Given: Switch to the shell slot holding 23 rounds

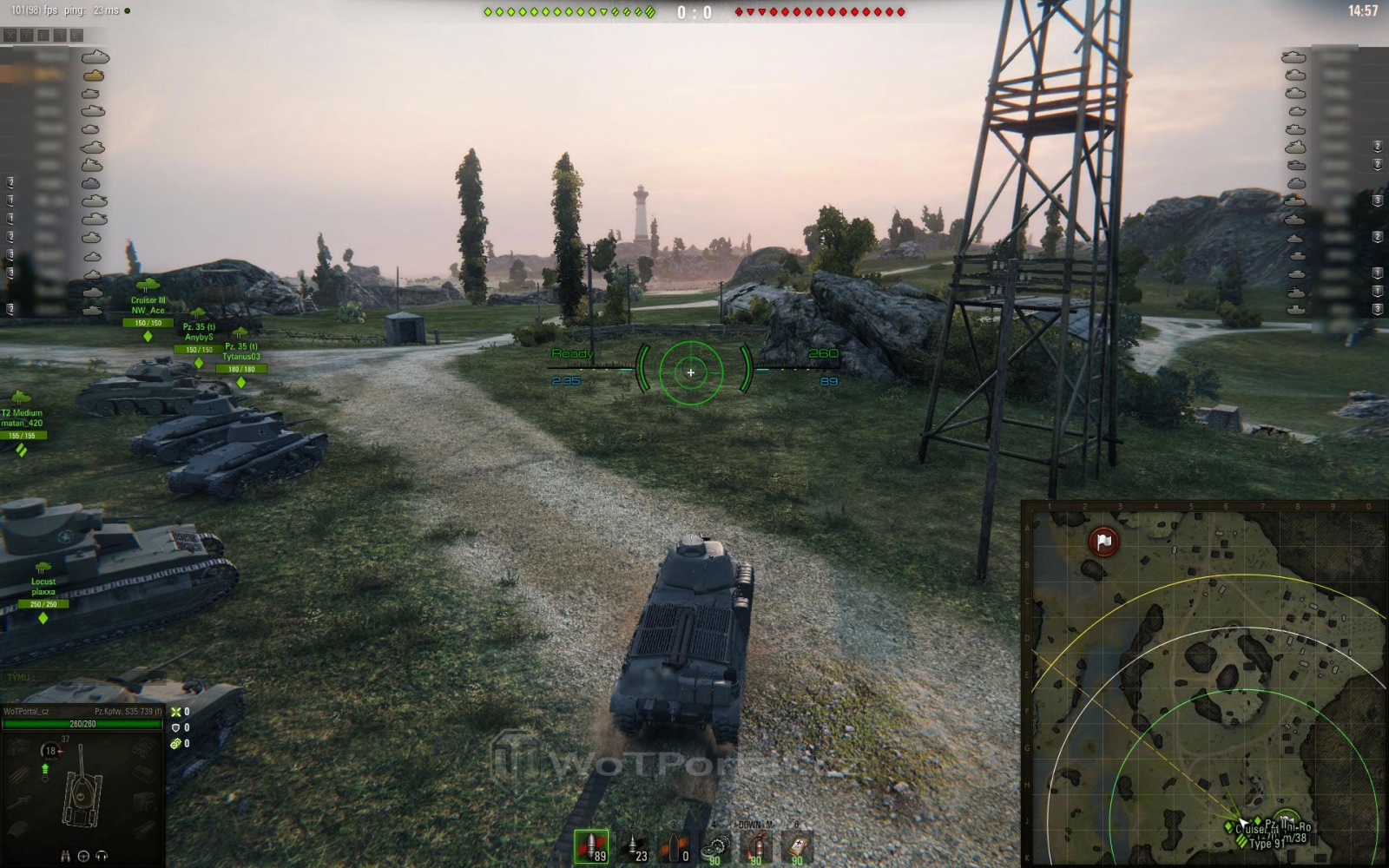Looking at the screenshot, I should [x=634, y=846].
